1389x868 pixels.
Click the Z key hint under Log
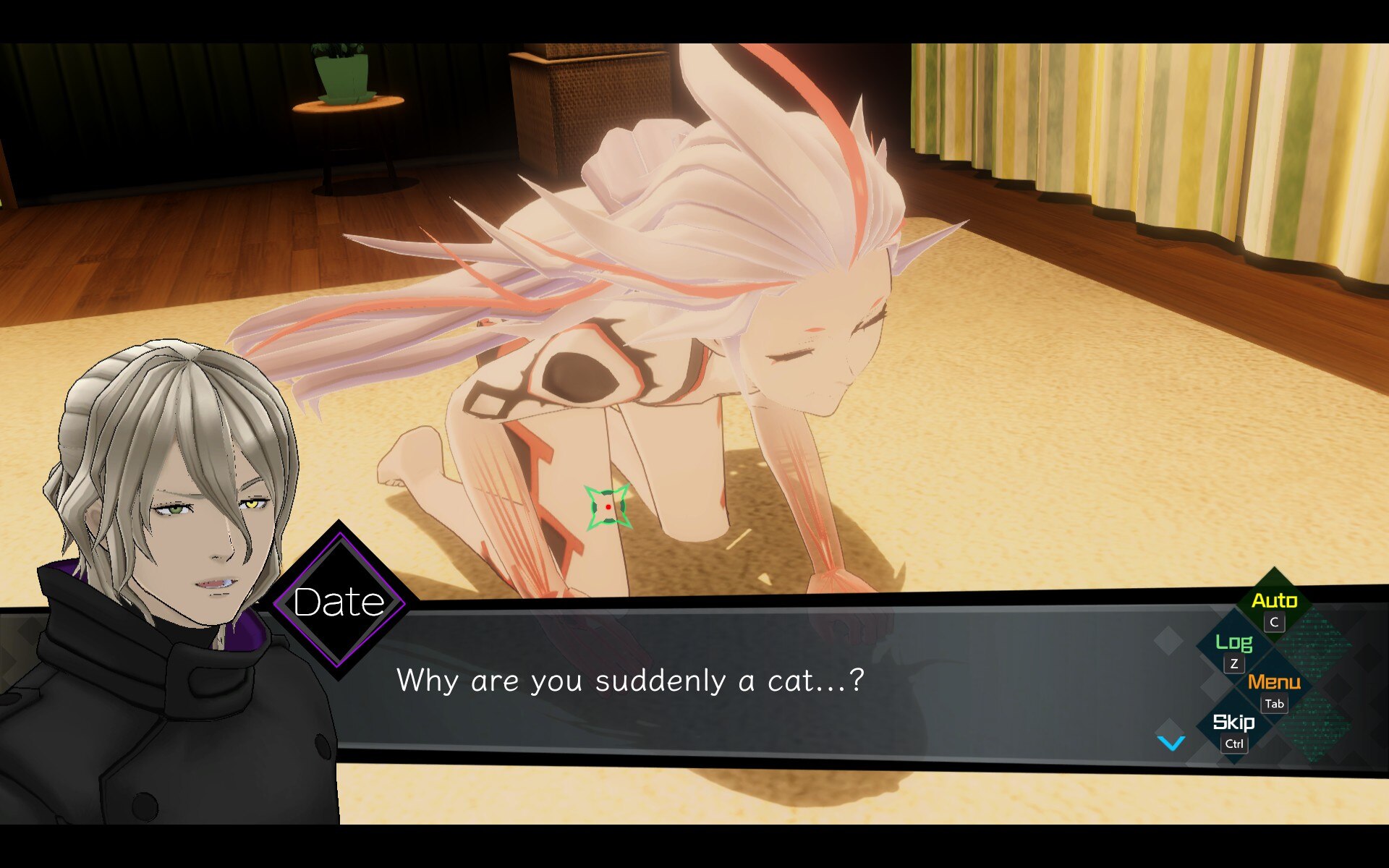(1235, 663)
